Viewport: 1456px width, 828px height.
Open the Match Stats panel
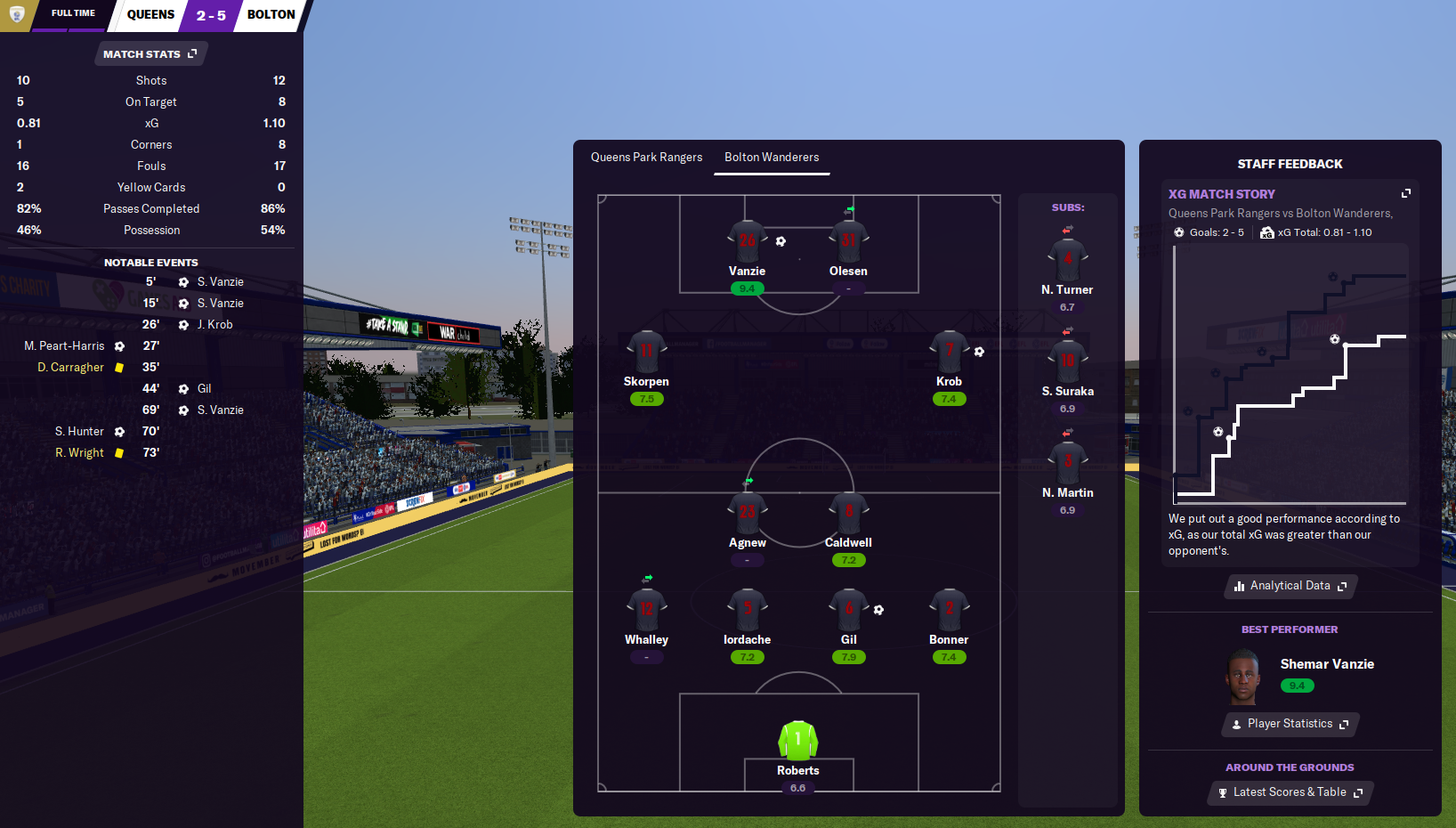150,54
